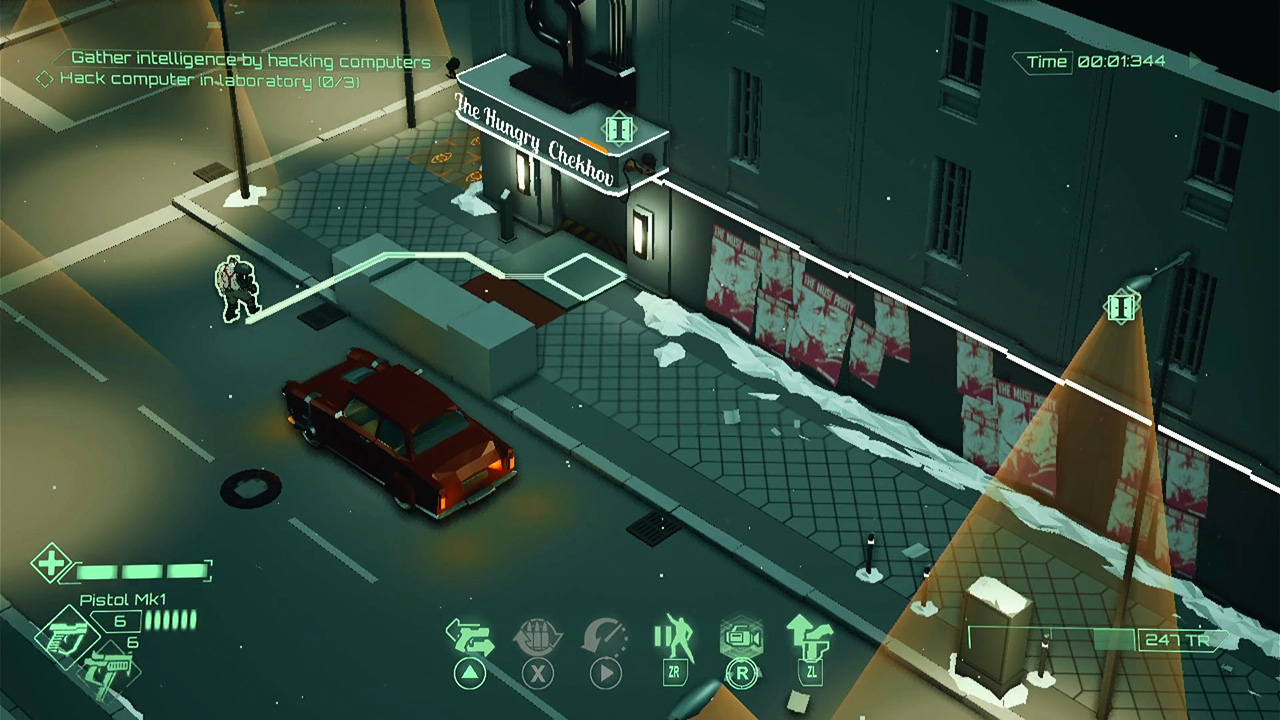This screenshot has height=720, width=1280.
Task: Open the door icon above The Hungry Chekhov entrance
Action: tap(618, 128)
